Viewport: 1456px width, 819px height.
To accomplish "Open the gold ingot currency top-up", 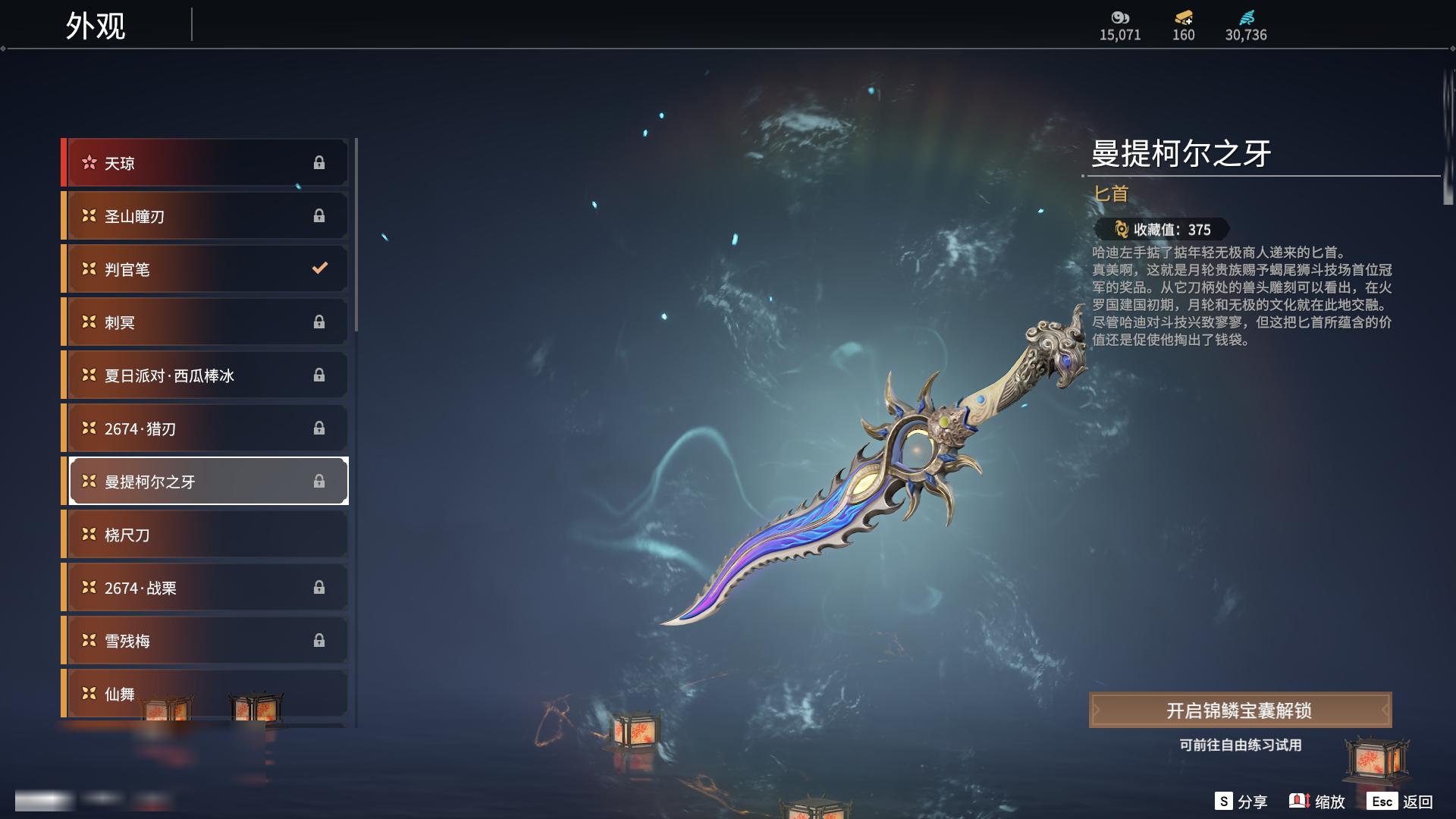I will tap(1183, 24).
